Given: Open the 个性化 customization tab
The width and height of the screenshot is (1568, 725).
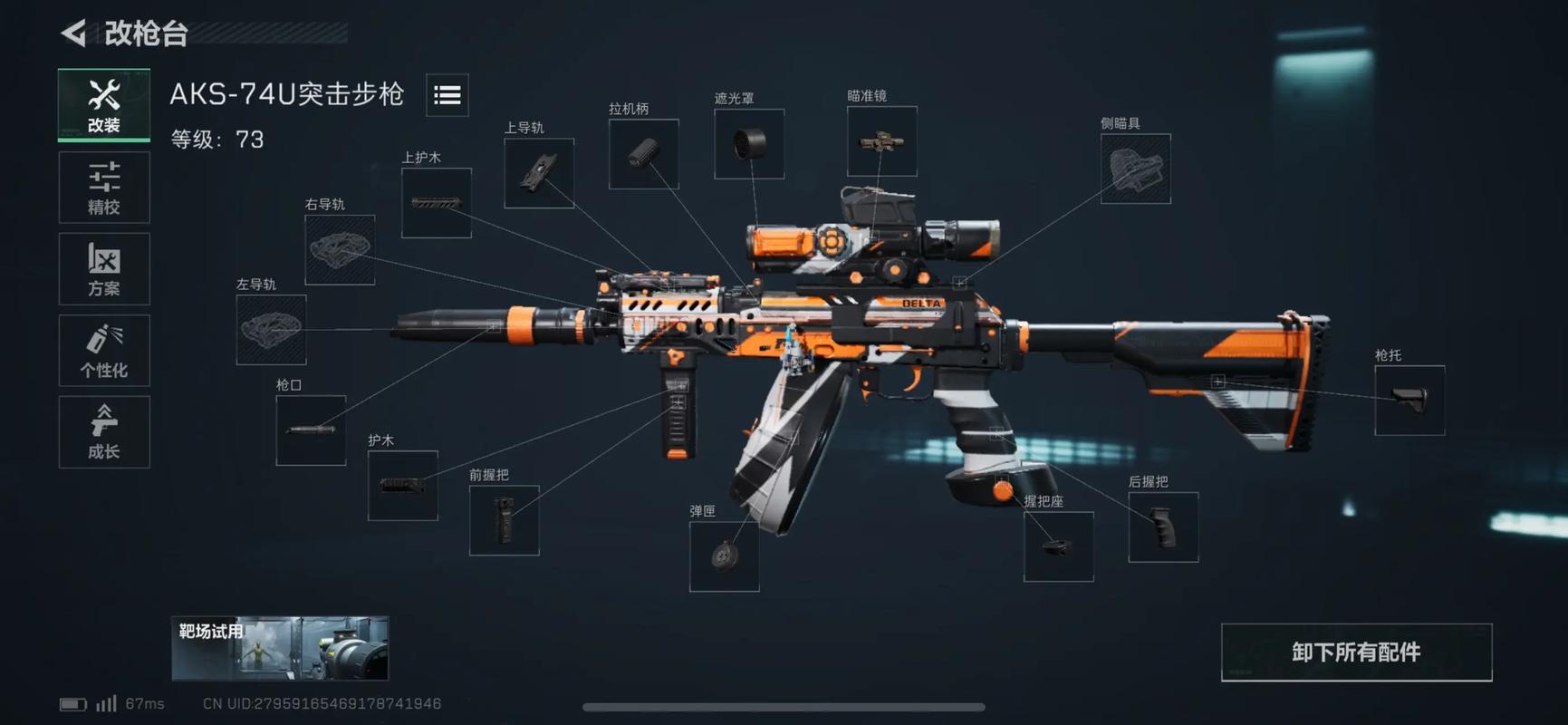Looking at the screenshot, I should (104, 351).
